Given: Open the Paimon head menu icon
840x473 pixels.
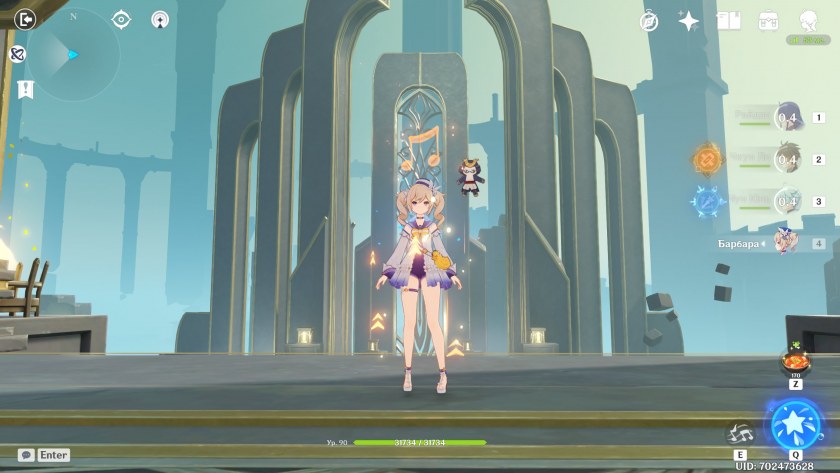Looking at the screenshot, I should coord(808,21).
